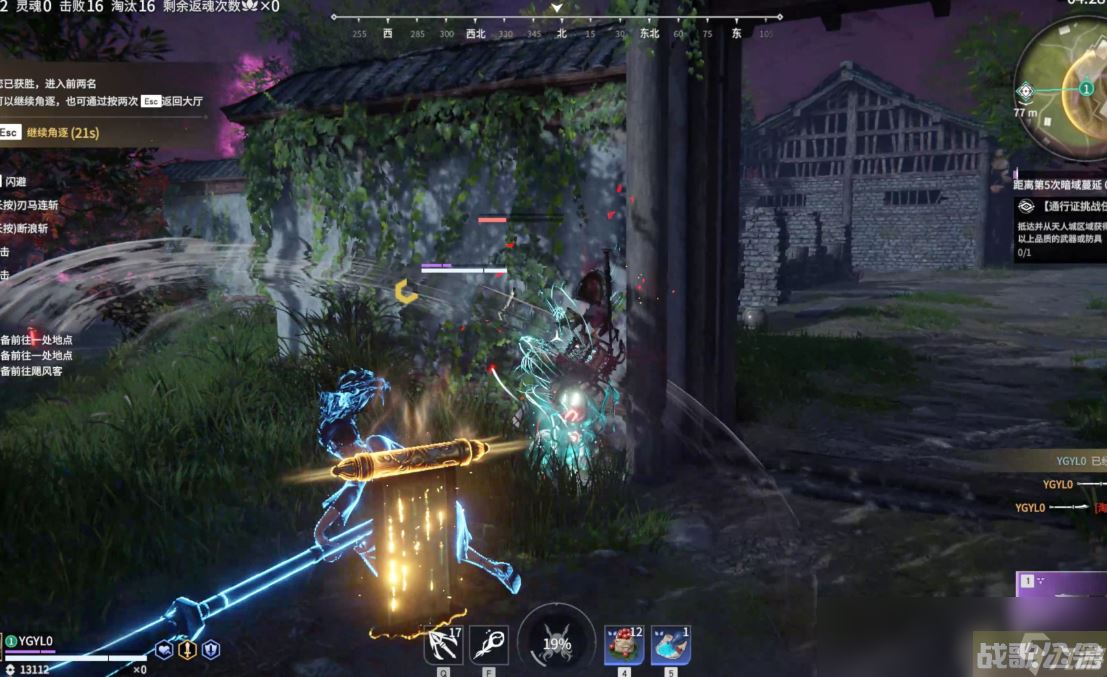Use the blue powder consumable item
The height and width of the screenshot is (677, 1107).
coord(671,645)
